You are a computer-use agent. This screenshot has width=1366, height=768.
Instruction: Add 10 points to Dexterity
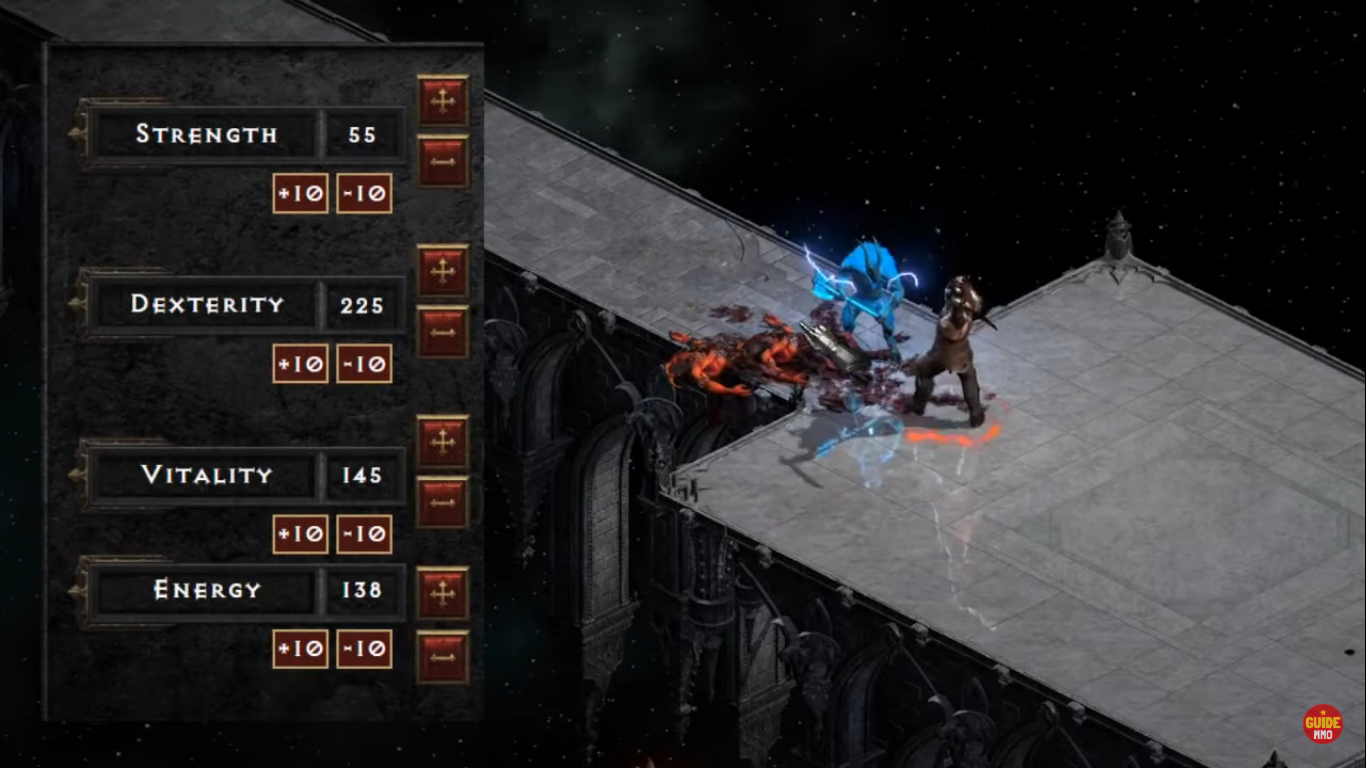(x=300, y=363)
